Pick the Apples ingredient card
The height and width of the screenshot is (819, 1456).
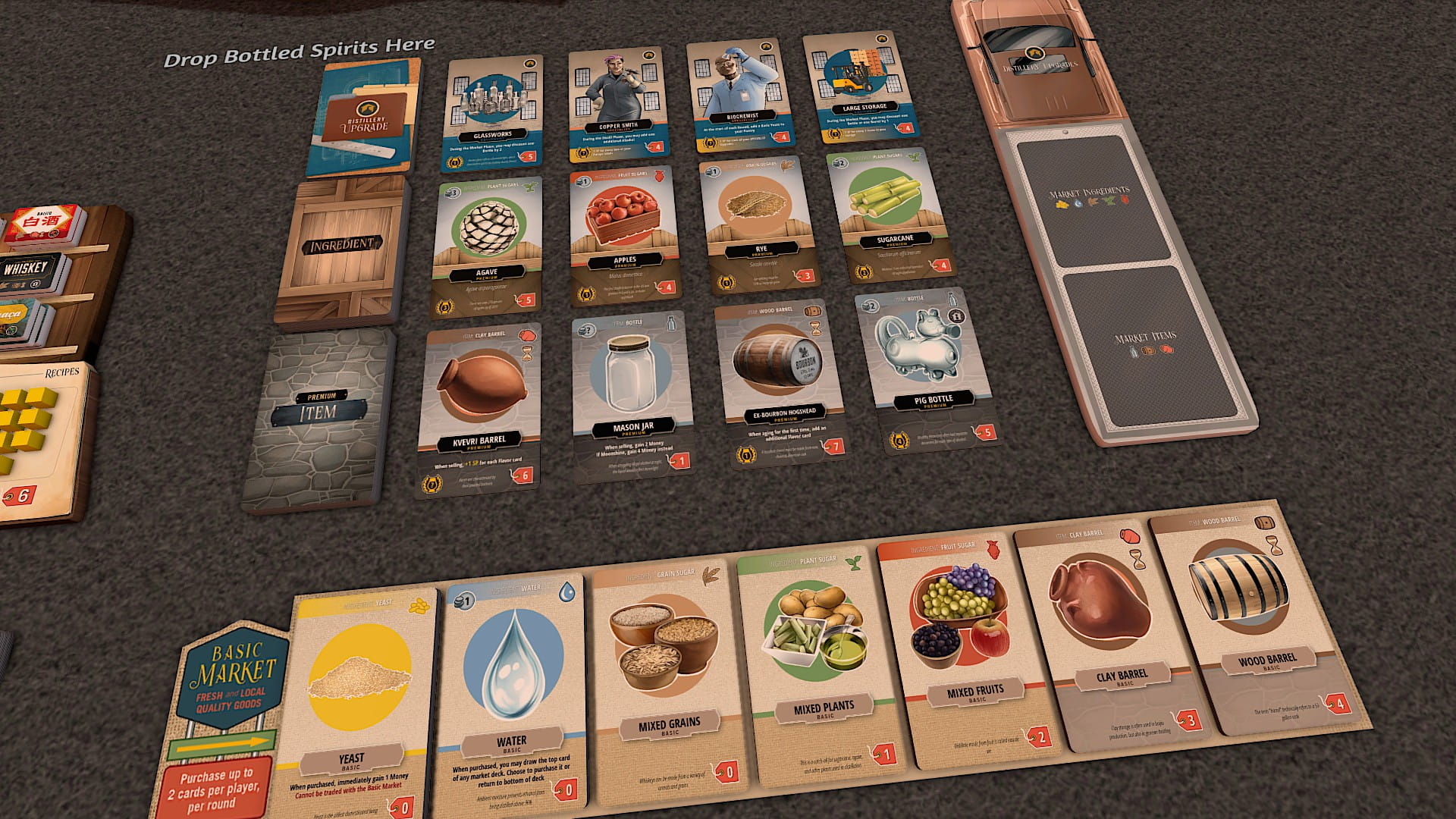(623, 234)
